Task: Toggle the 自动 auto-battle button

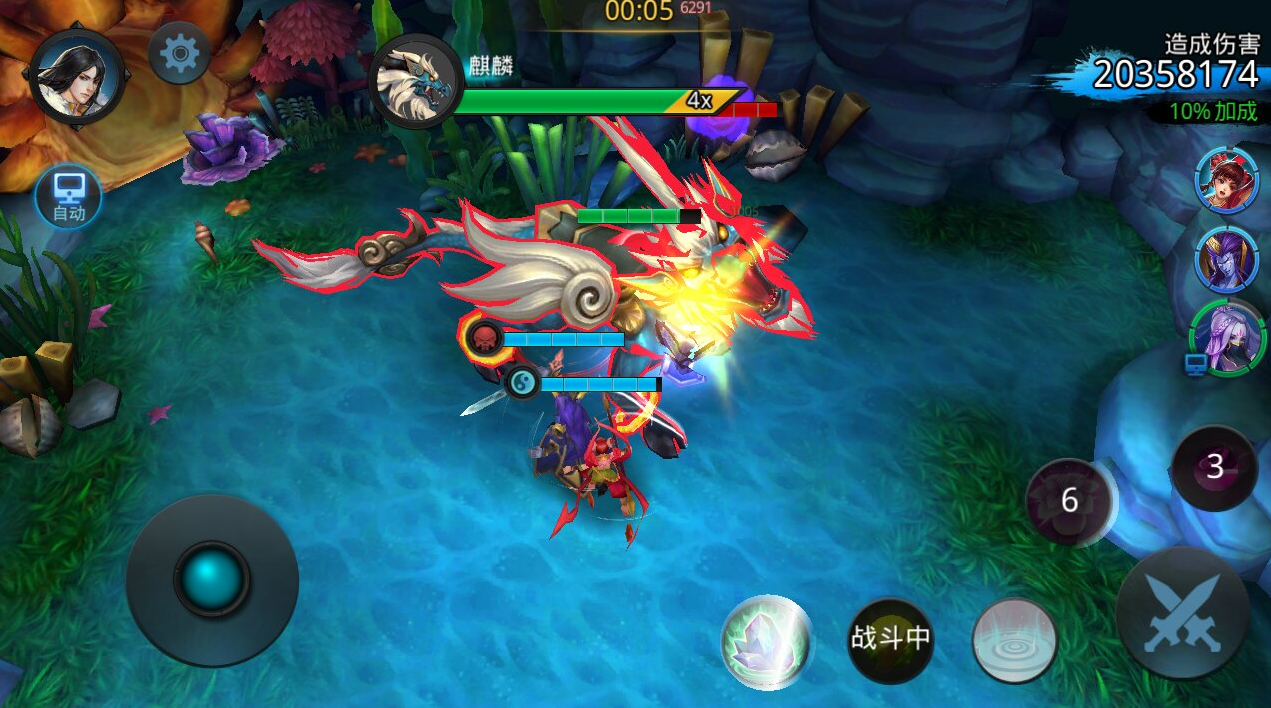Action: point(68,196)
